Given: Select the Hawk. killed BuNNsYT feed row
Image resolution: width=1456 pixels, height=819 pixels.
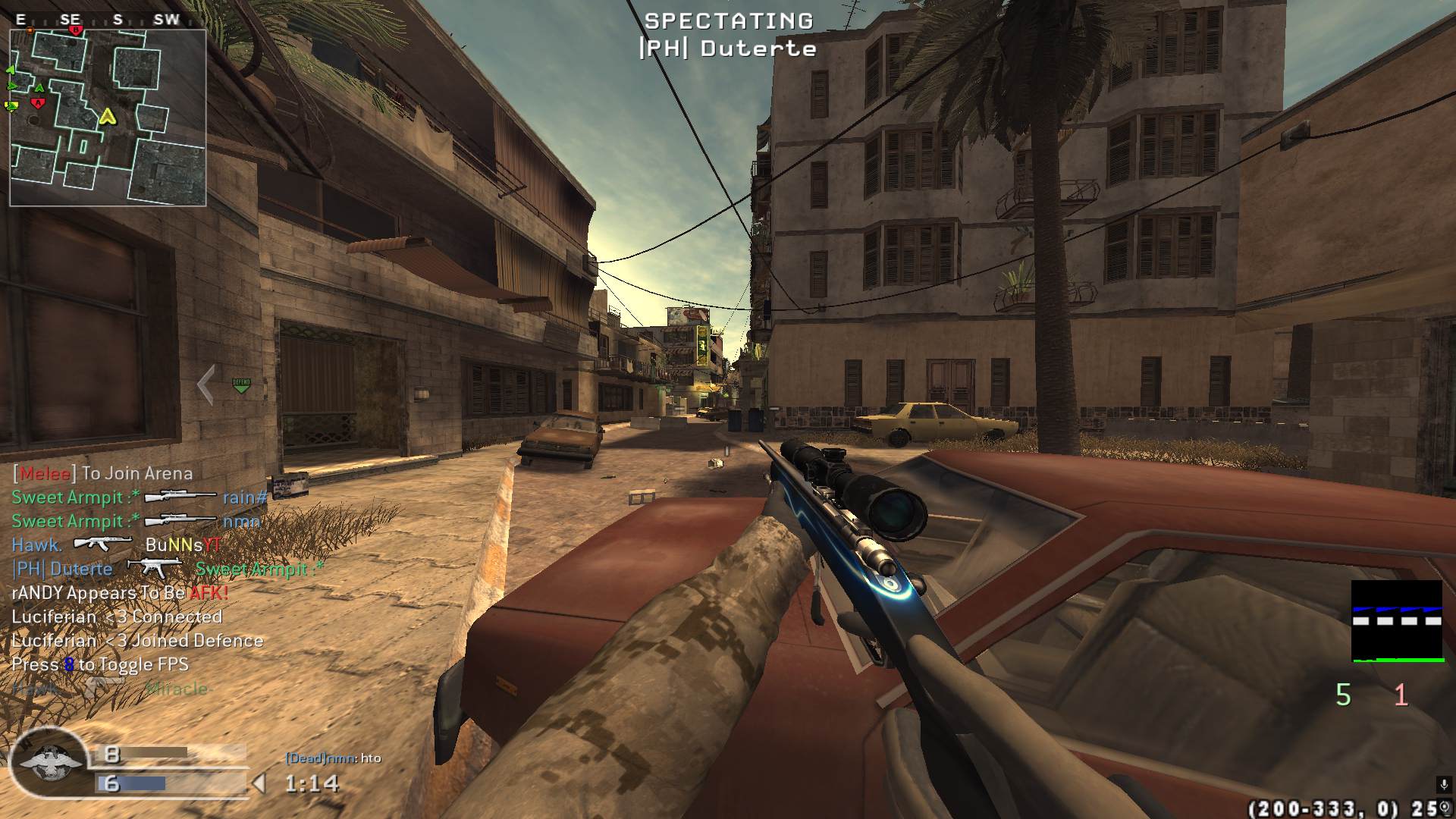Looking at the screenshot, I should click(116, 544).
